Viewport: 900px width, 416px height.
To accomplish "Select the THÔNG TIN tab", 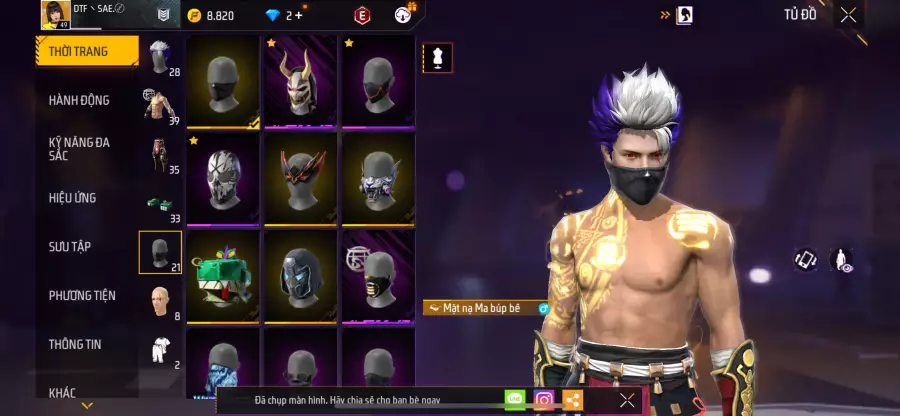I will point(73,344).
